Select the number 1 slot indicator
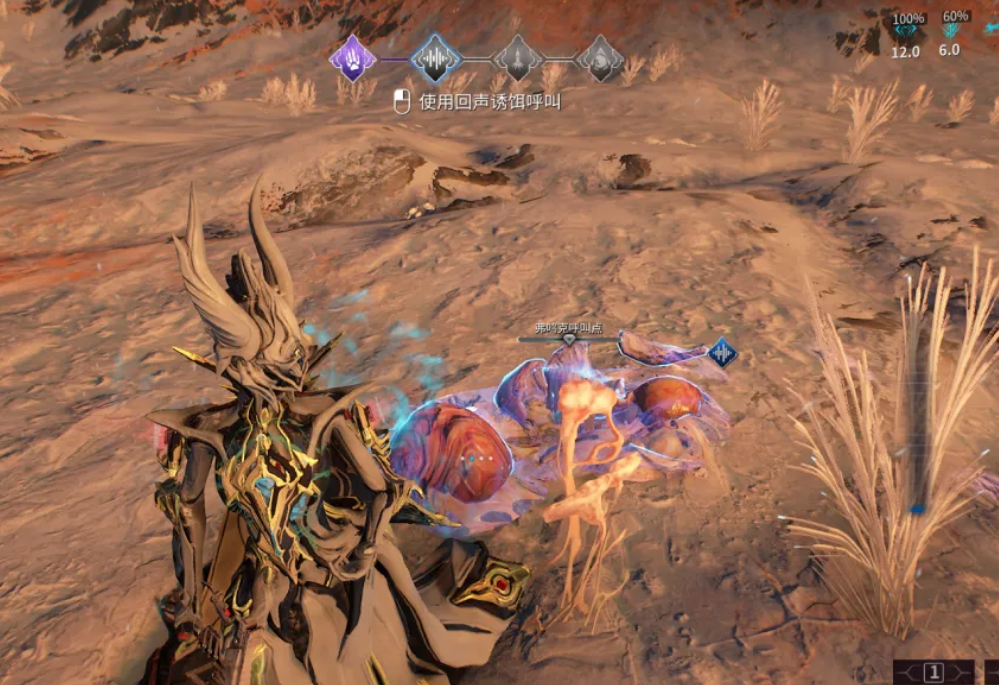This screenshot has width=999, height=685. point(933,673)
